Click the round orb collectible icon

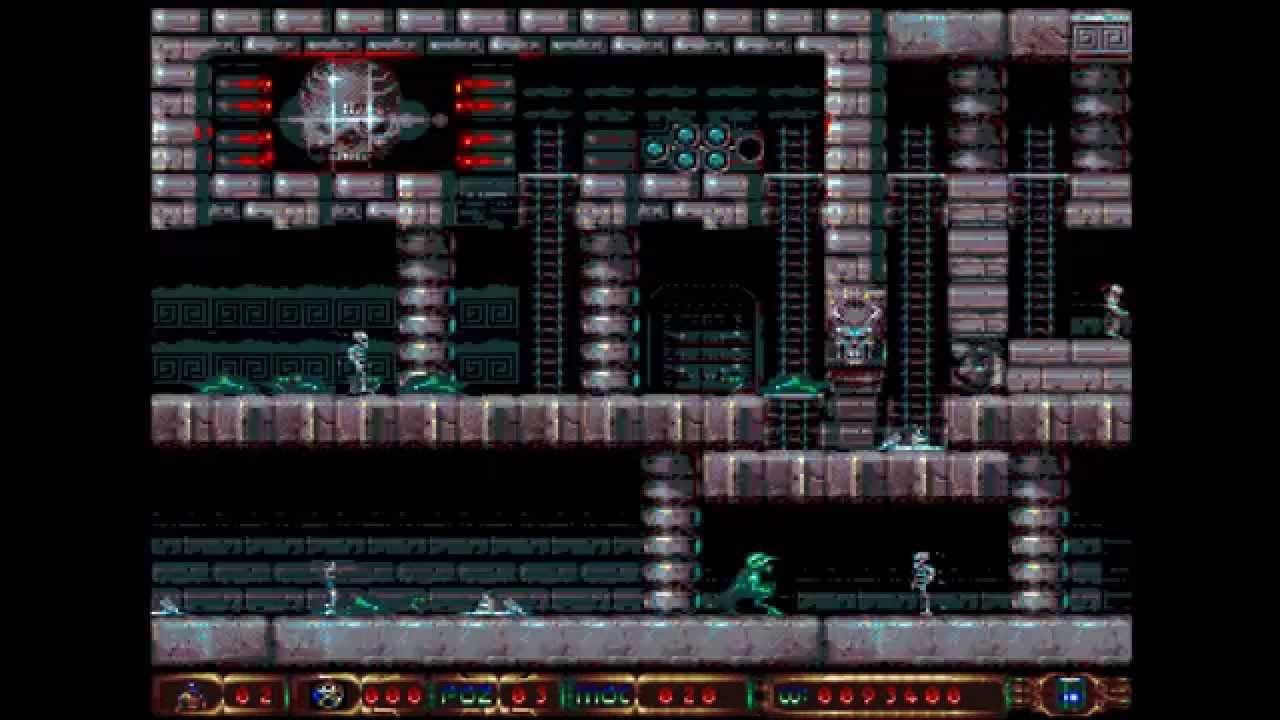click(326, 694)
